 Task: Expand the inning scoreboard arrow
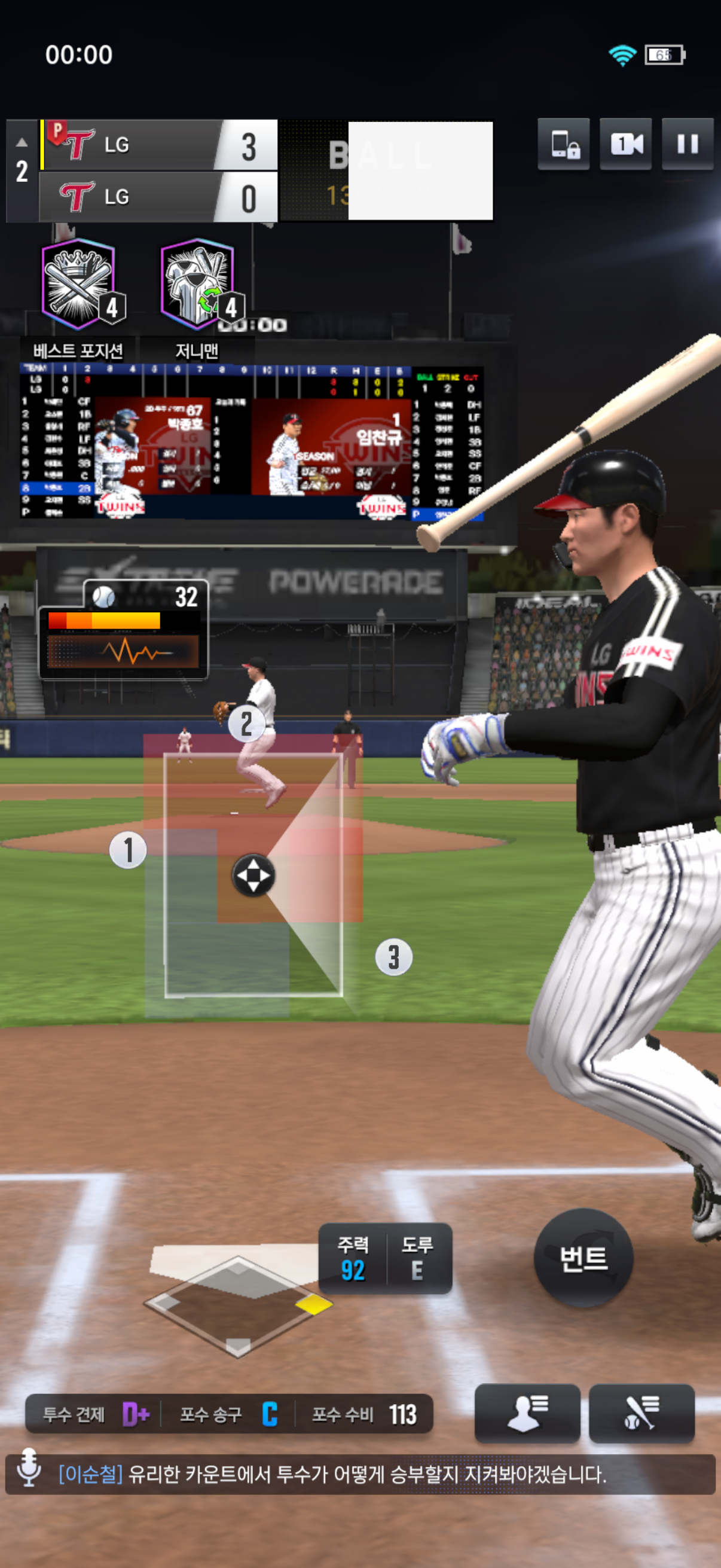22,142
